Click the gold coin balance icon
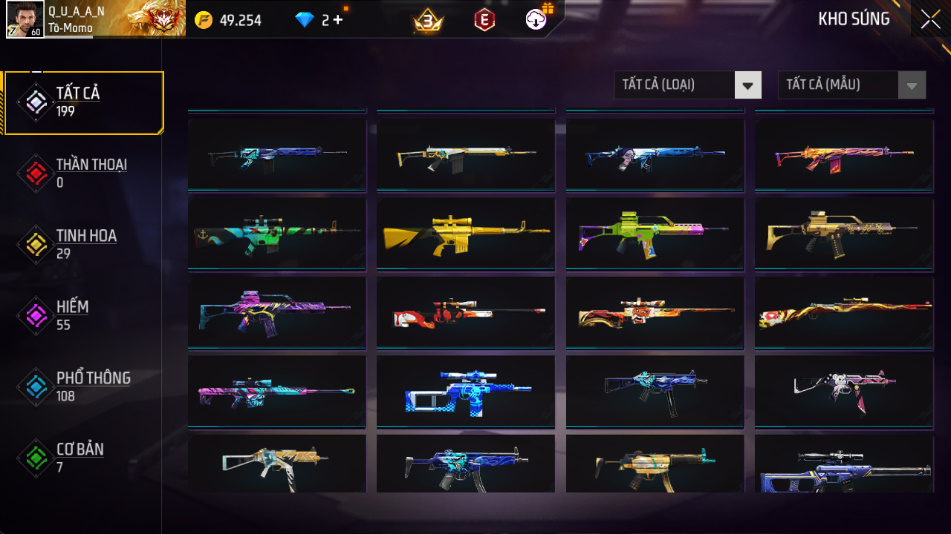 [x=204, y=20]
